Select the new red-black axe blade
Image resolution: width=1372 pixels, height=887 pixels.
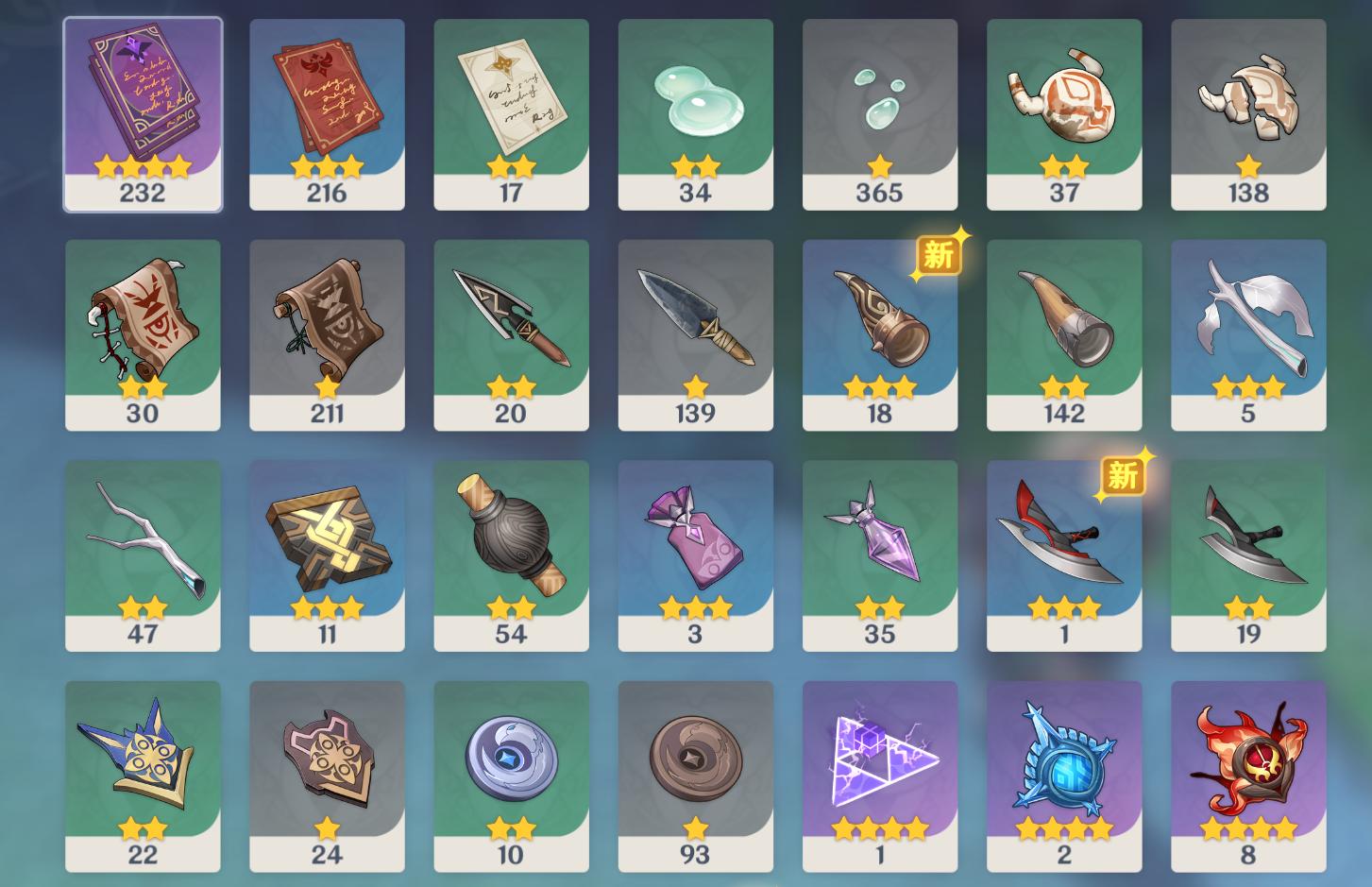(x=1064, y=555)
